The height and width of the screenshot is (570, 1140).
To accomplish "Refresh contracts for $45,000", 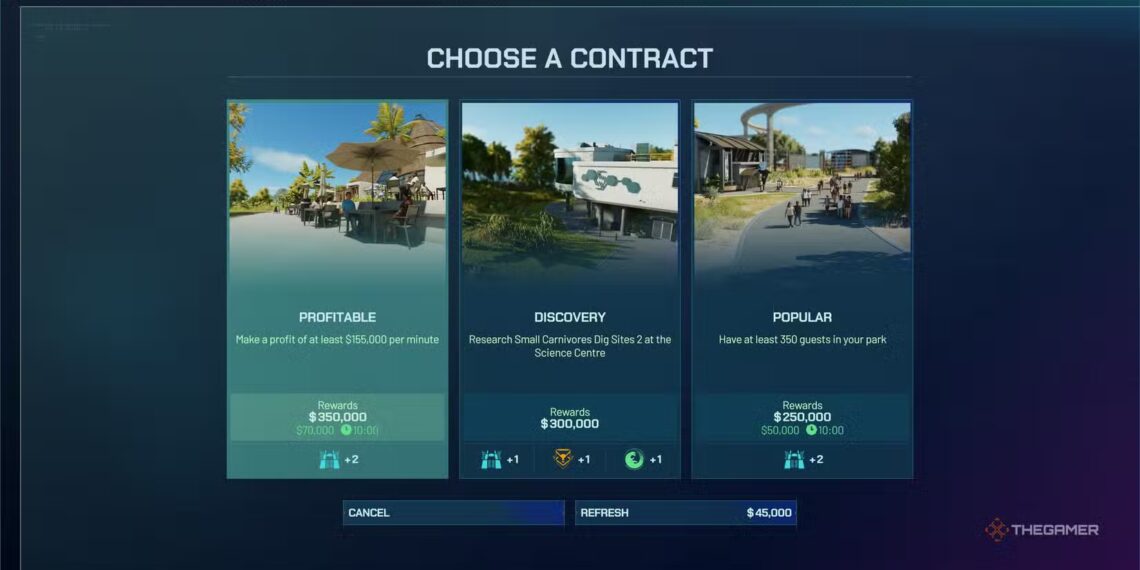I will pos(686,513).
